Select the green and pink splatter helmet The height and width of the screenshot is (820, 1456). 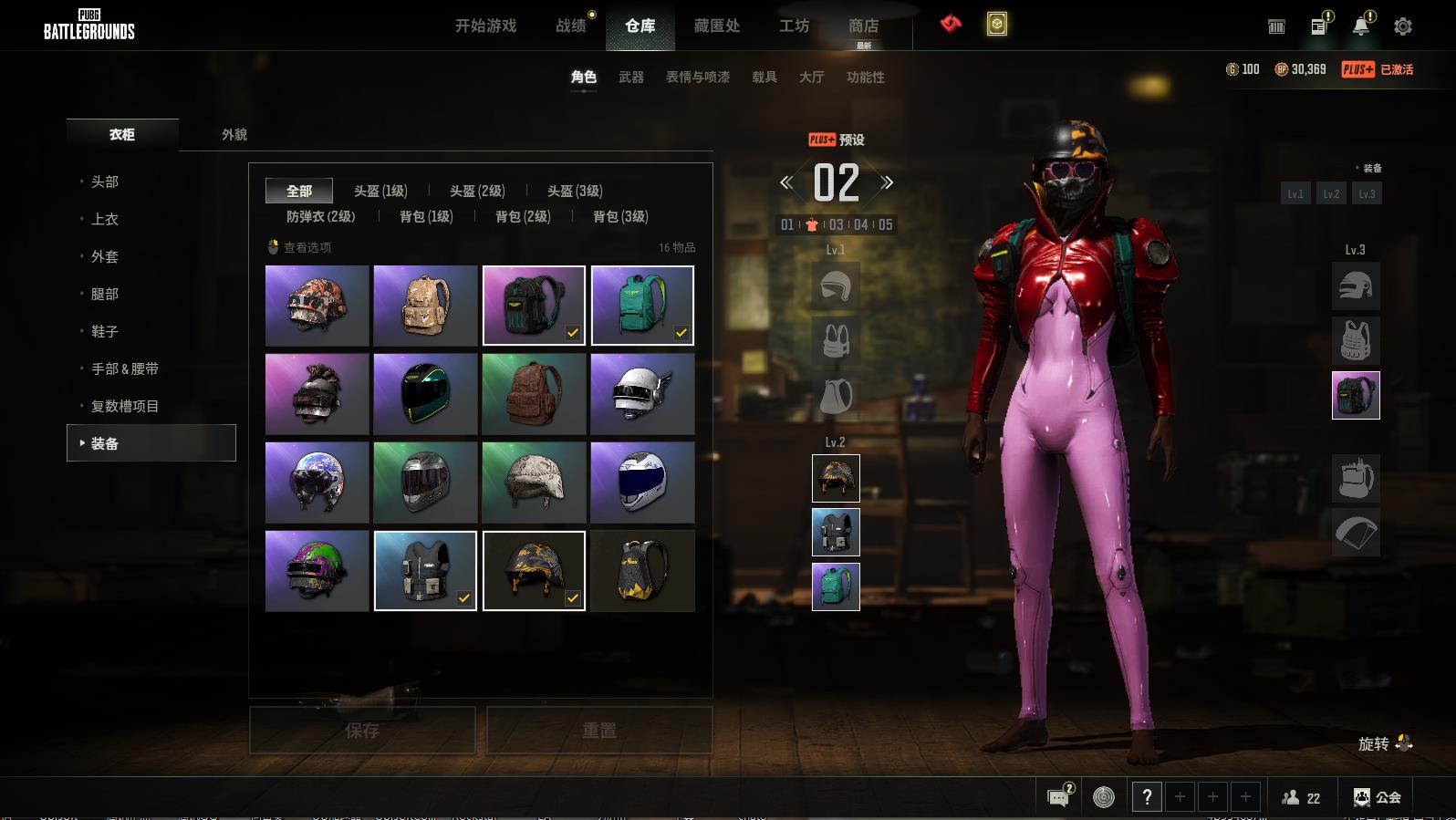[317, 571]
